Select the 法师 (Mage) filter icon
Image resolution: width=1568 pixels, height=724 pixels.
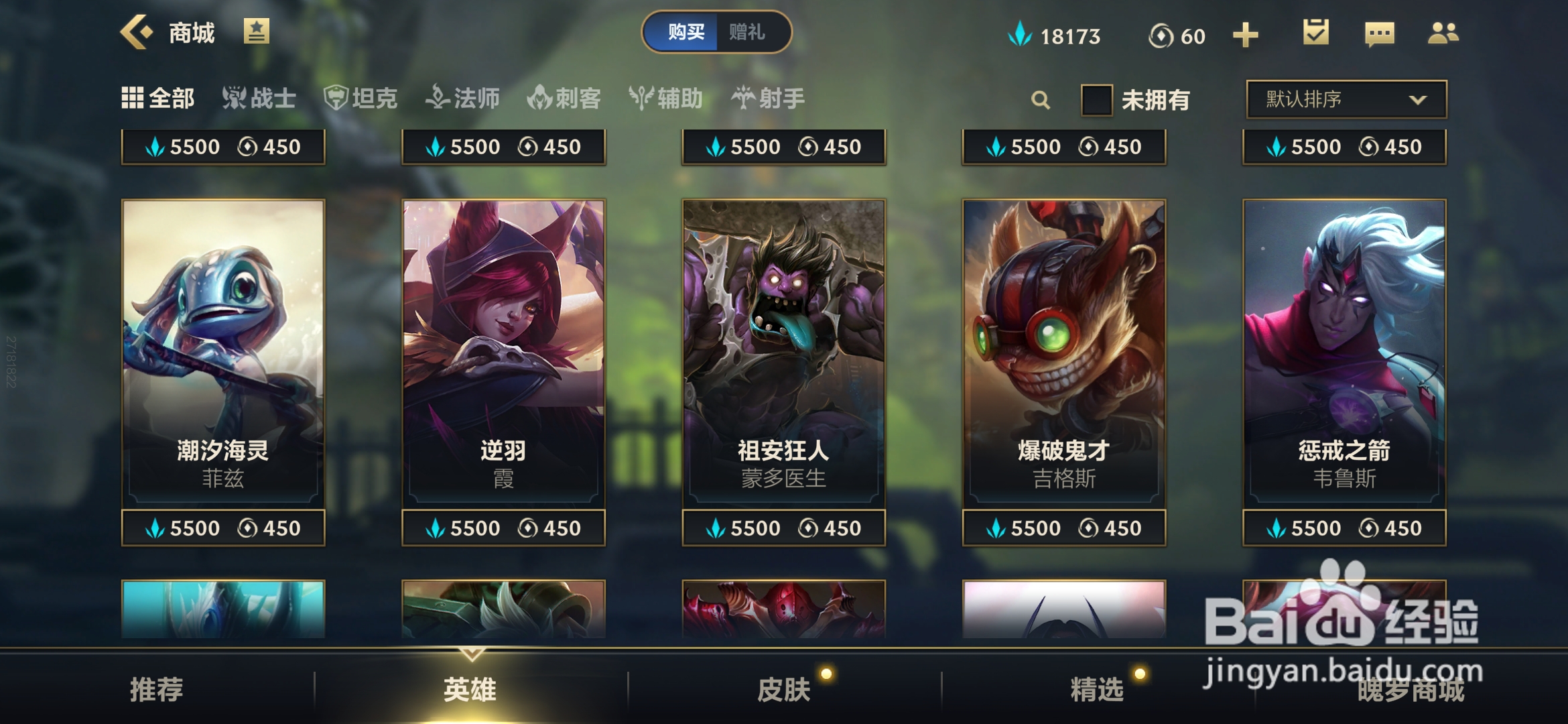(x=439, y=98)
